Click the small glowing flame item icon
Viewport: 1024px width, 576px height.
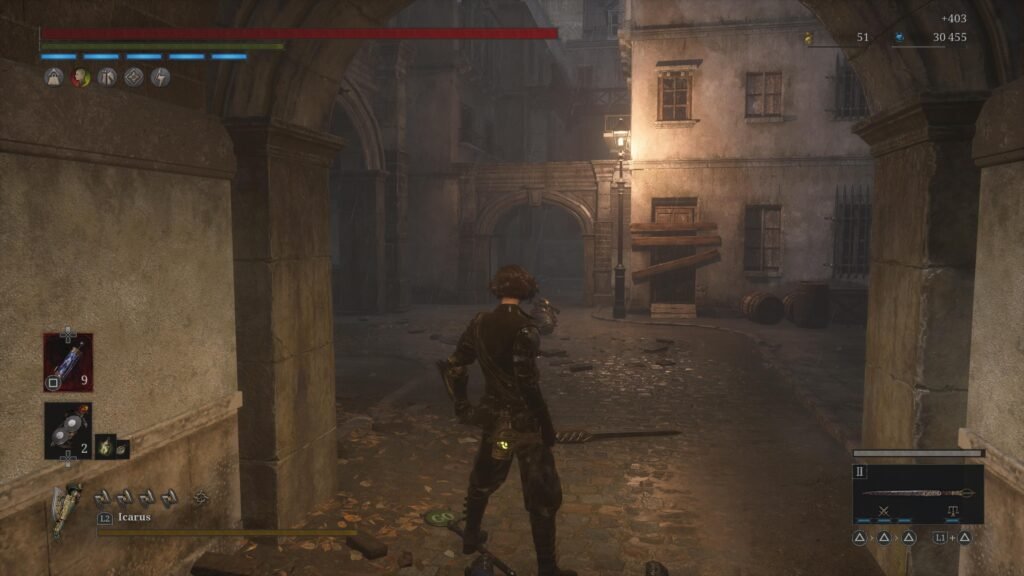(104, 449)
